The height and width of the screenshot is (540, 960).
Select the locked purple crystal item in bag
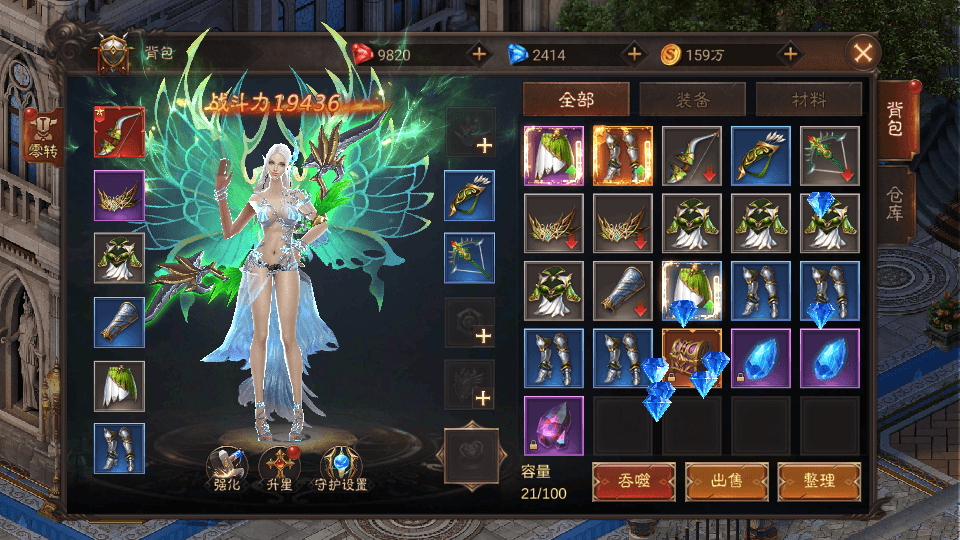coord(554,425)
